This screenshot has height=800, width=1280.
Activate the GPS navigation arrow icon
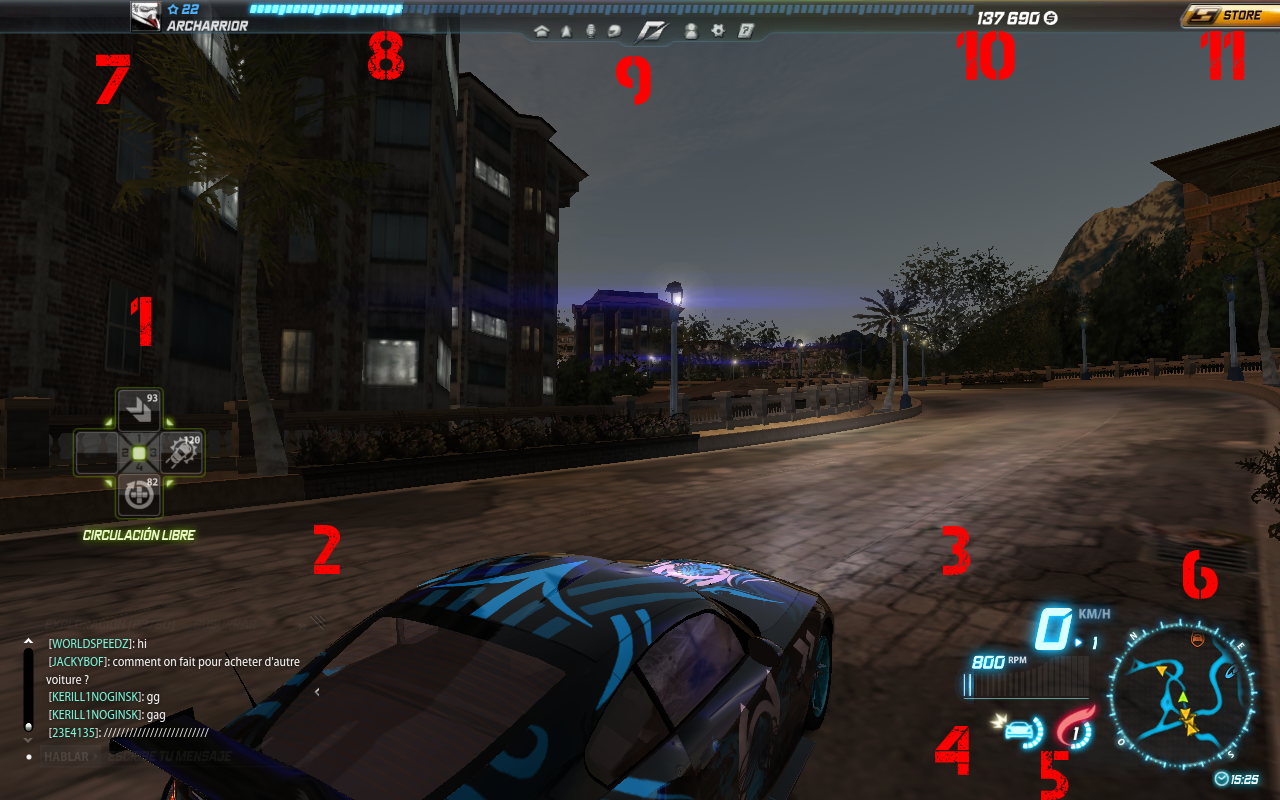(566, 31)
